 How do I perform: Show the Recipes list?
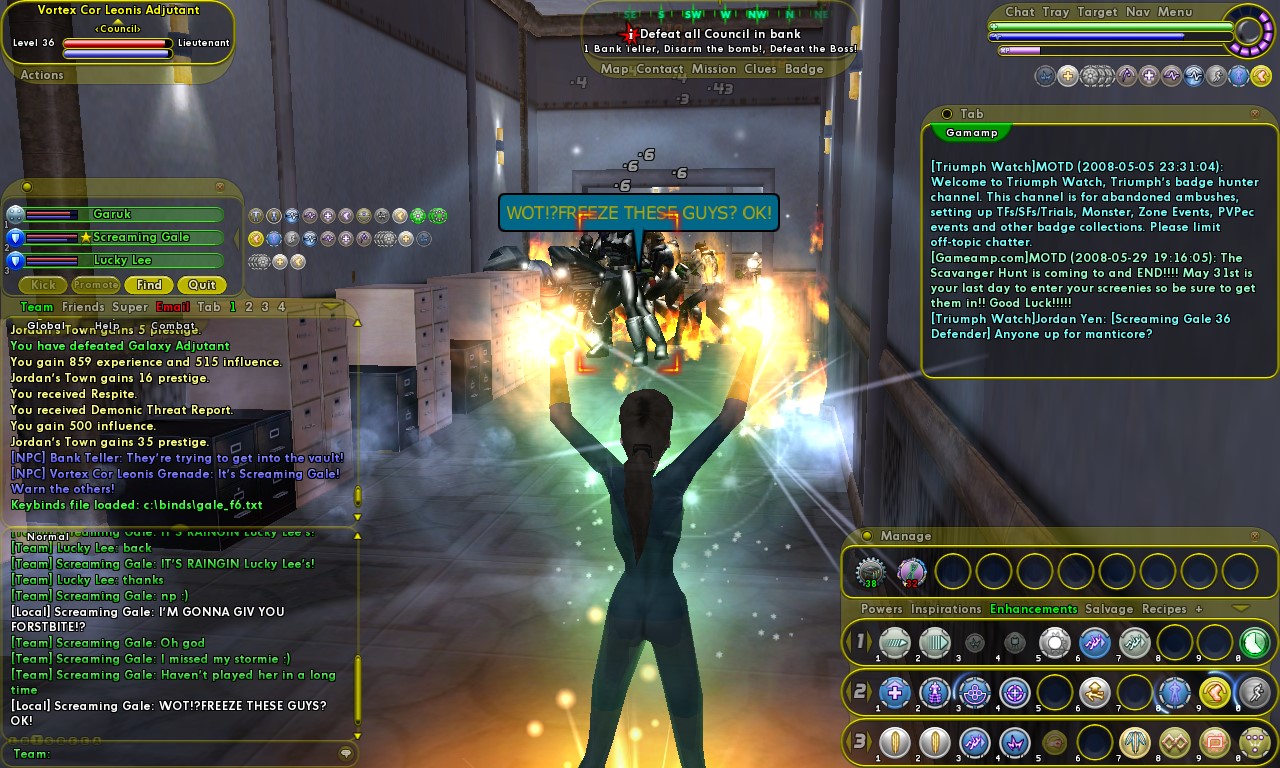coord(1164,609)
